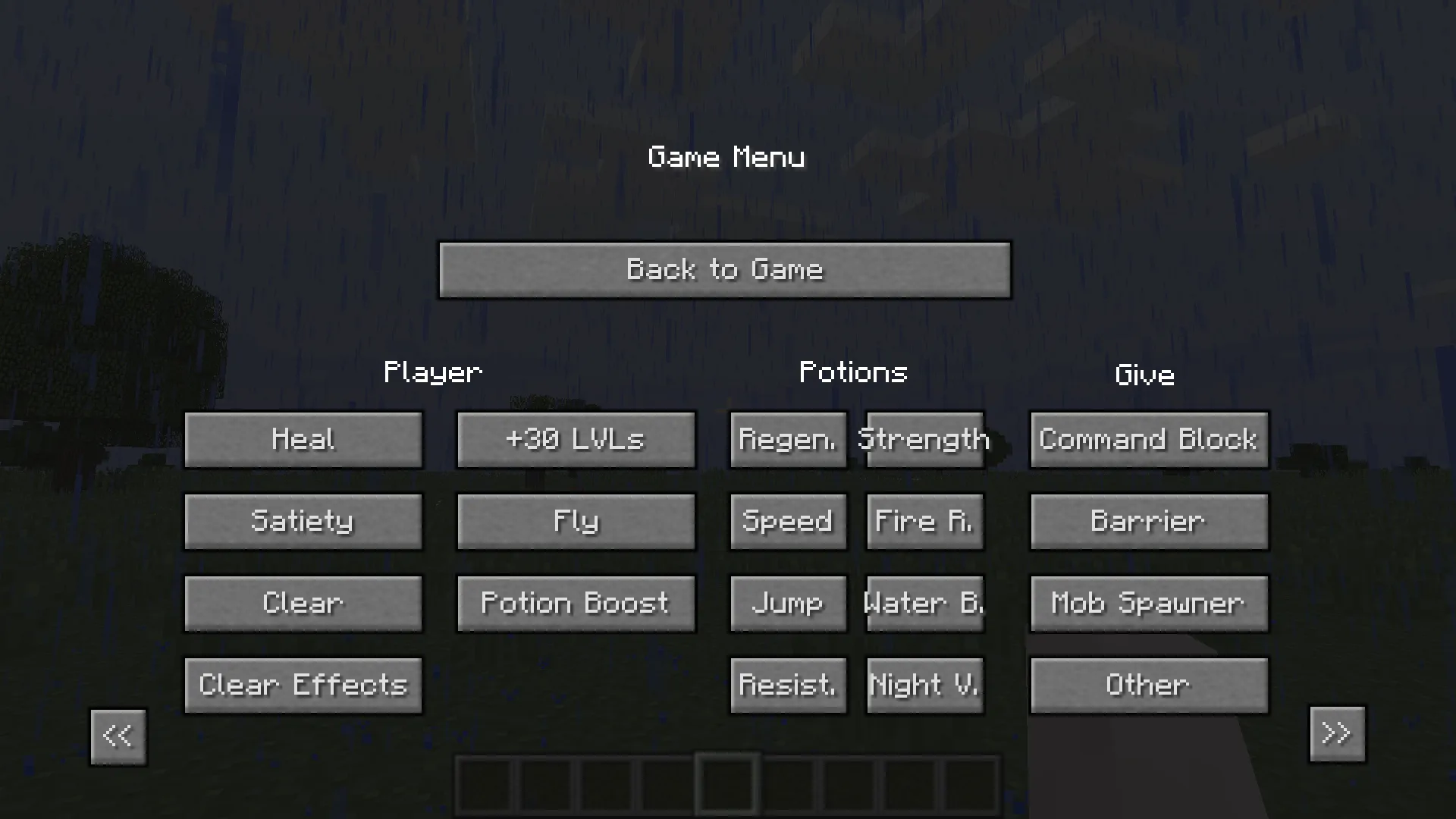Apply the Water B. effect

click(x=924, y=604)
